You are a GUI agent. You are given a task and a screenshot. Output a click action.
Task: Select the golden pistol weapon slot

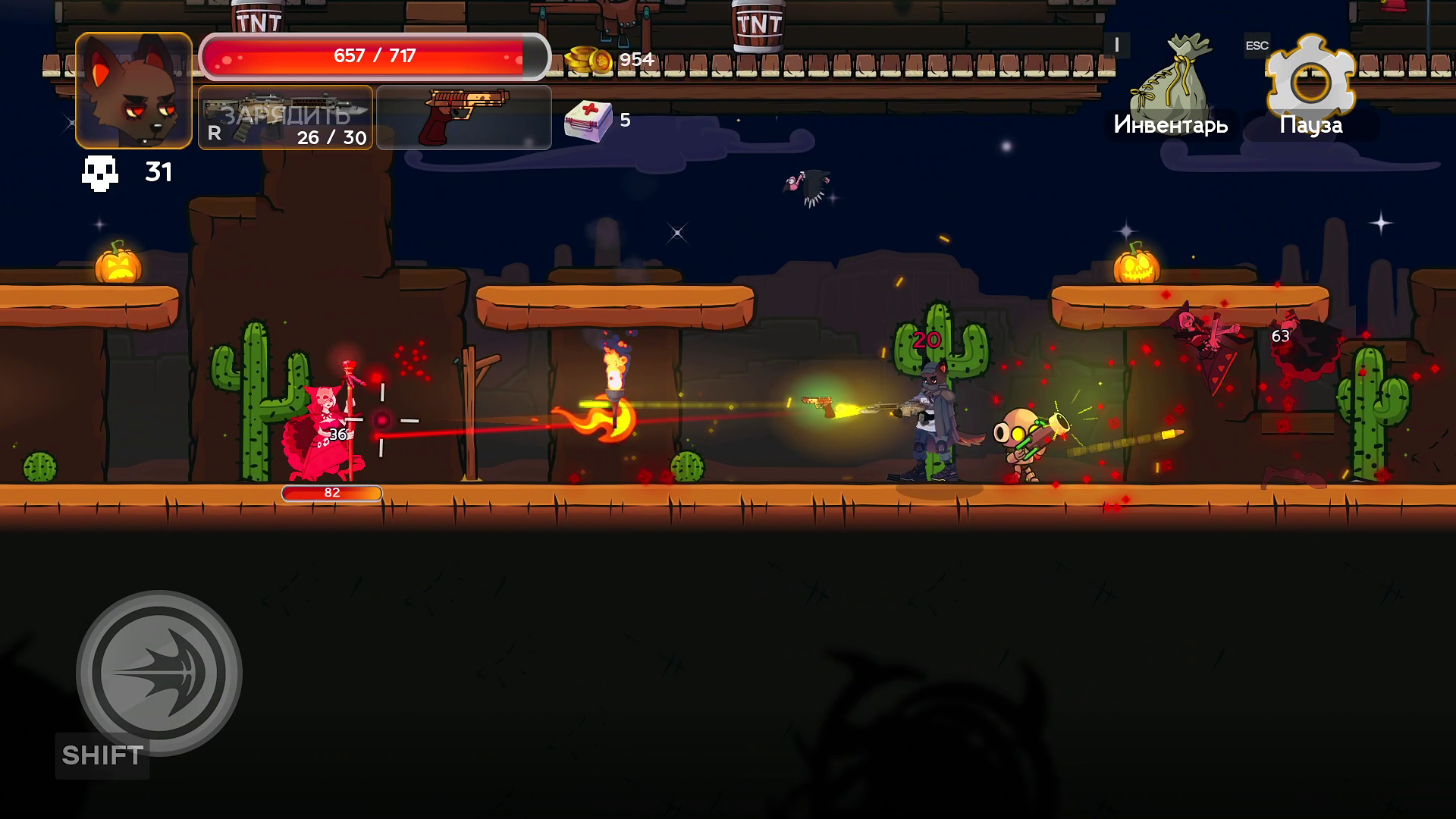pyautogui.click(x=463, y=115)
